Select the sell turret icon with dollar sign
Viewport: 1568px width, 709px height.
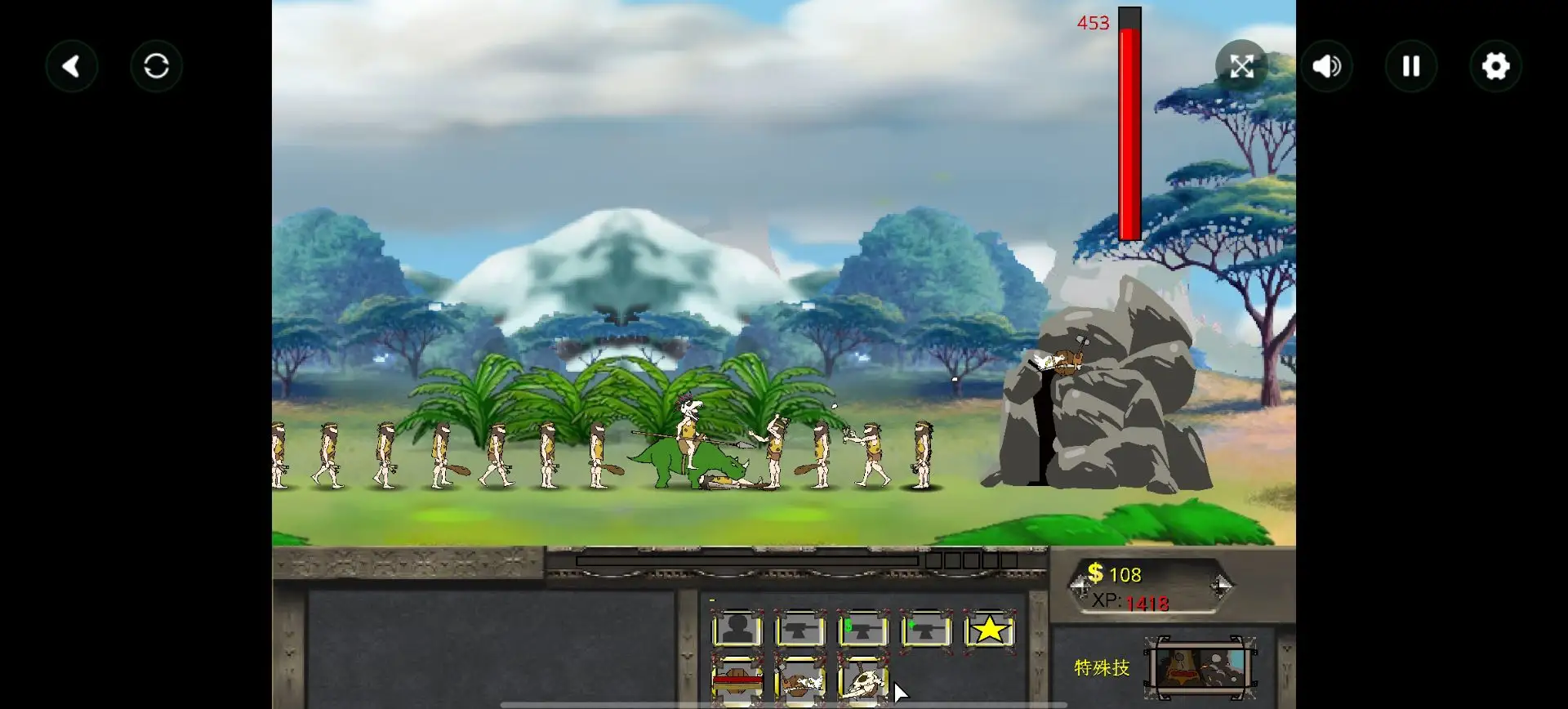pos(863,630)
